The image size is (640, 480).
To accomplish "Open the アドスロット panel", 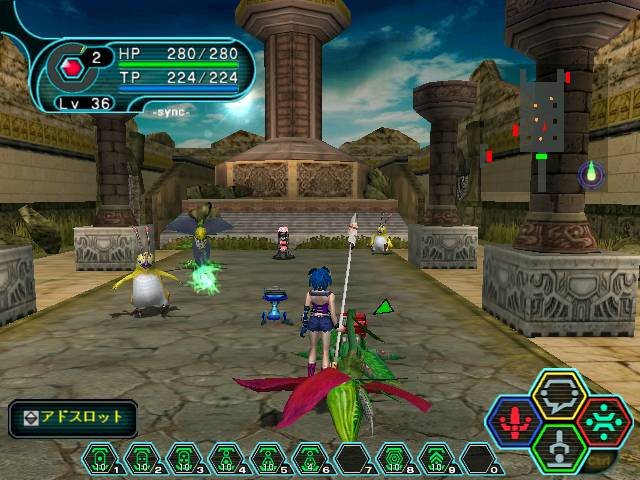I will point(73,416).
